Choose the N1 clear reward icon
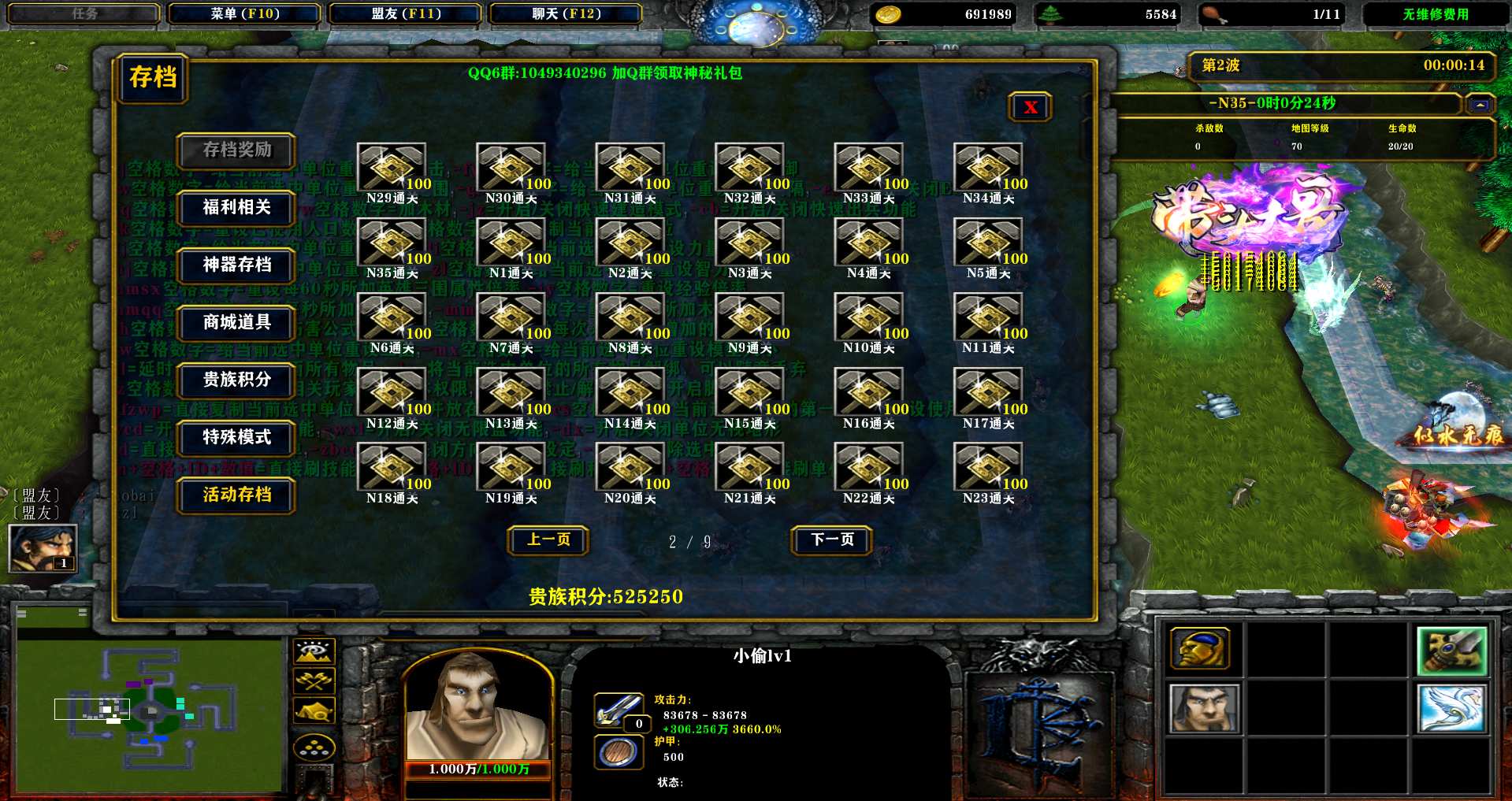This screenshot has height=801, width=1512. [511, 242]
